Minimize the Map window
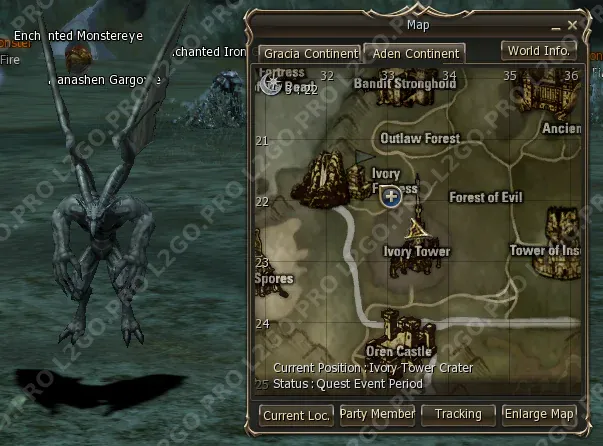603x446 pixels. coord(555,24)
